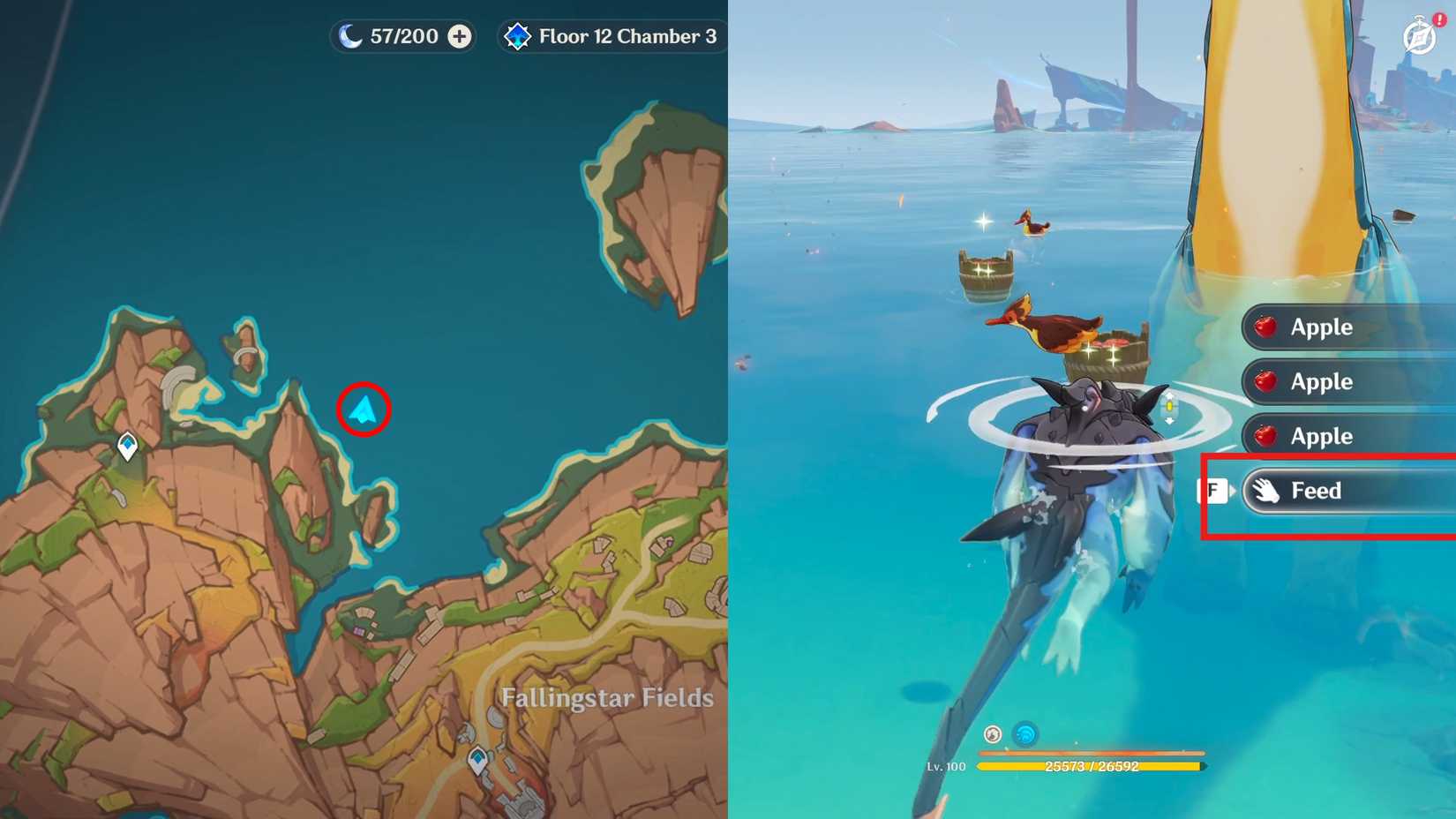Click the apple icon on the first Apple option

(1265, 327)
